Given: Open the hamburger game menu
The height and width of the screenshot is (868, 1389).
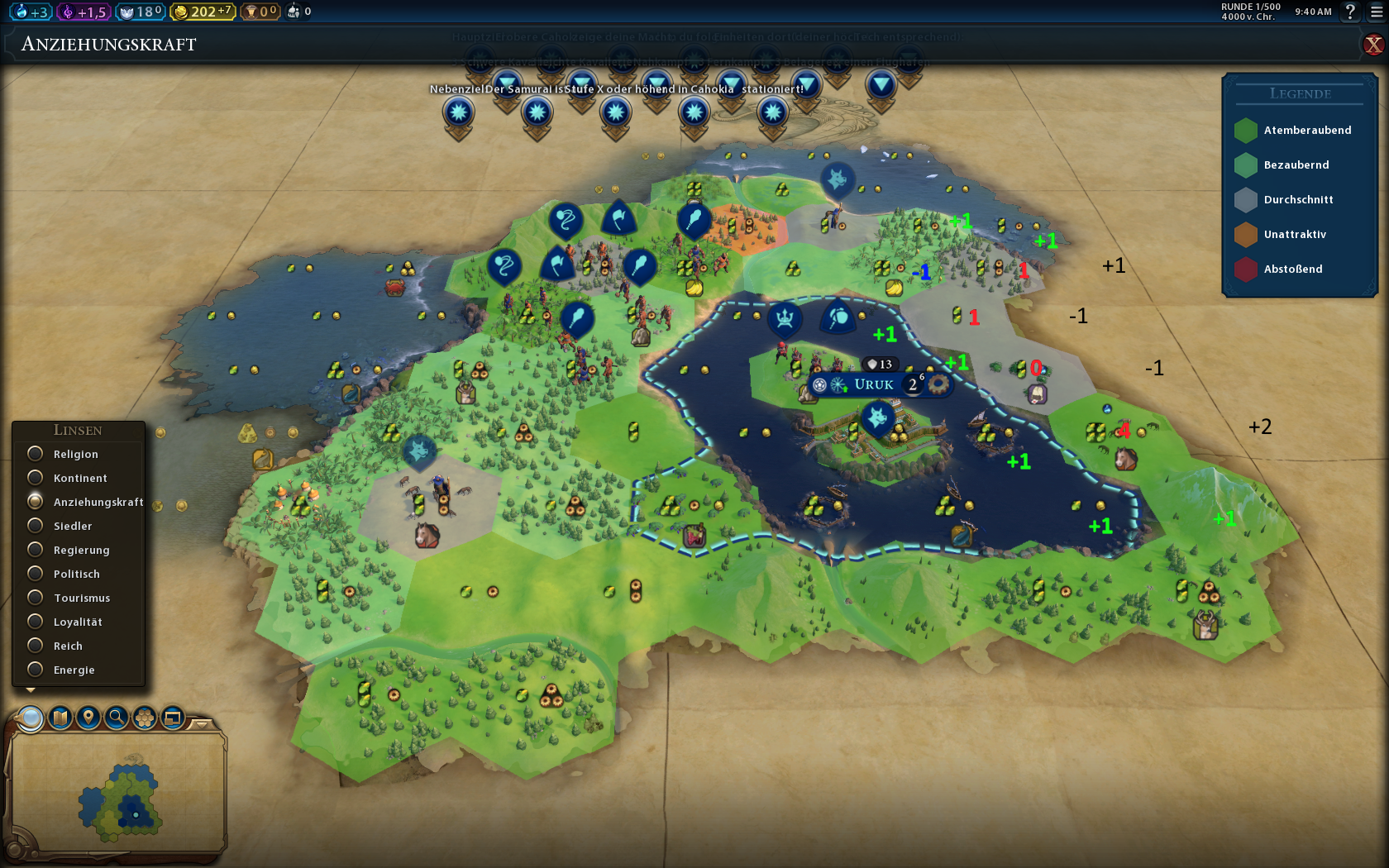Looking at the screenshot, I should point(1377,12).
